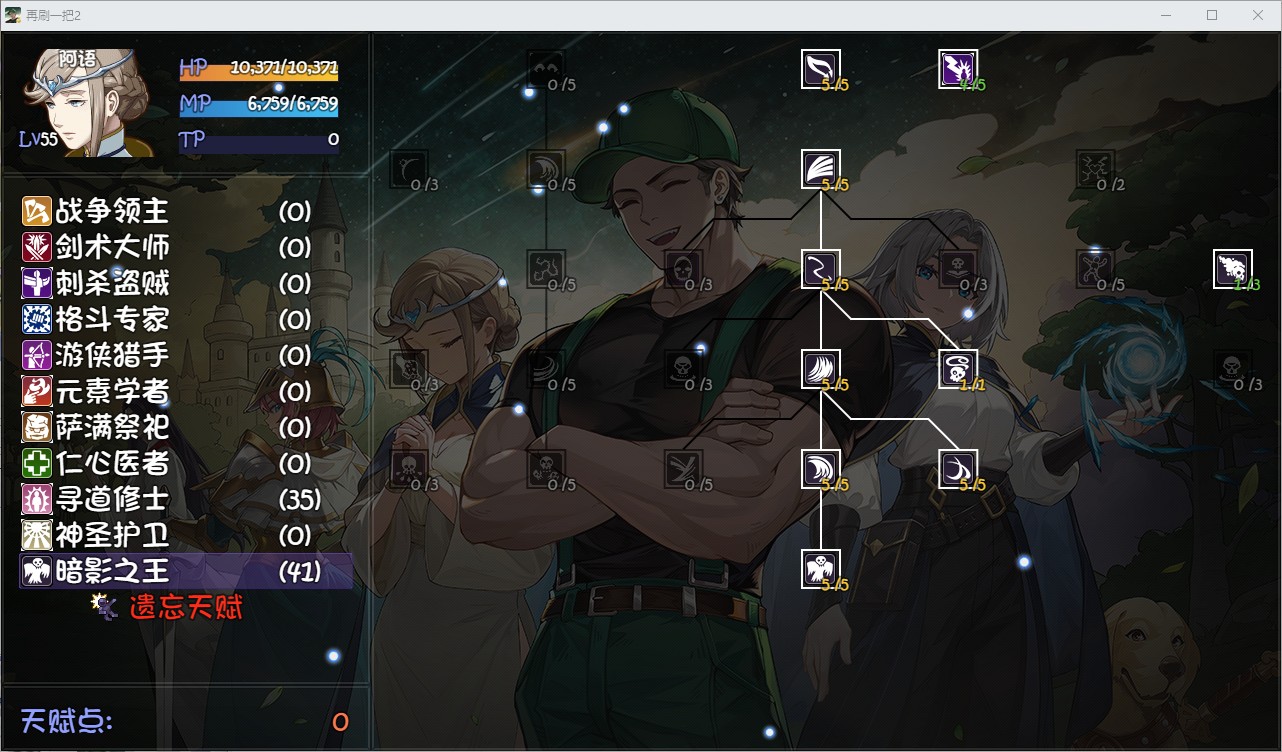Choose the talent icon showing 1/3 rank

[1232, 269]
